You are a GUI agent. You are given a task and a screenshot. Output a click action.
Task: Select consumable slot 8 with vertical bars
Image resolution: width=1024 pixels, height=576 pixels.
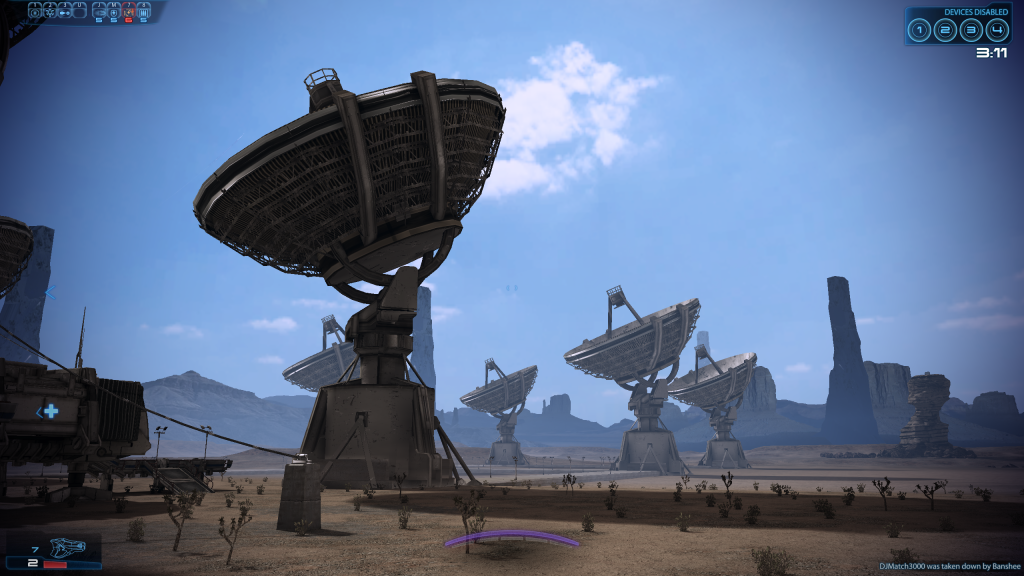(144, 12)
